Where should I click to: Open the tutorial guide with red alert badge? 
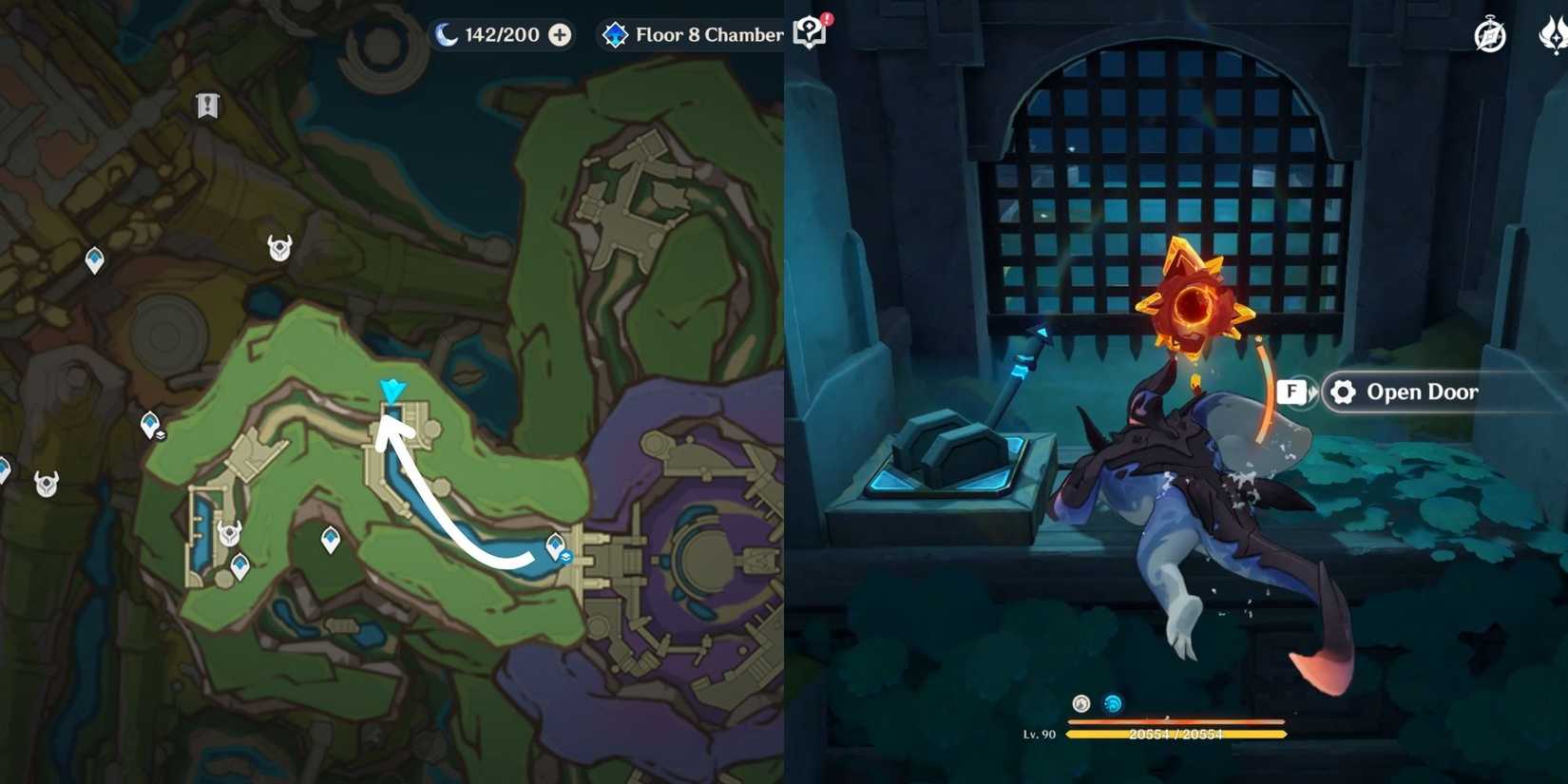click(x=810, y=31)
